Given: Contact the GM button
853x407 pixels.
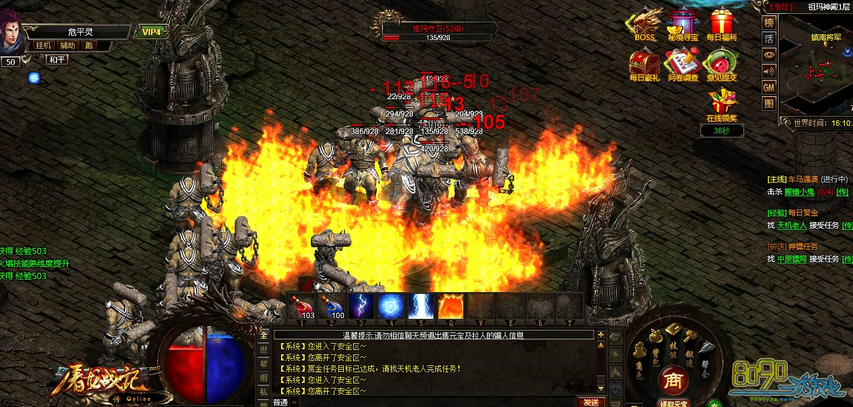Looking at the screenshot, I should [x=769, y=88].
